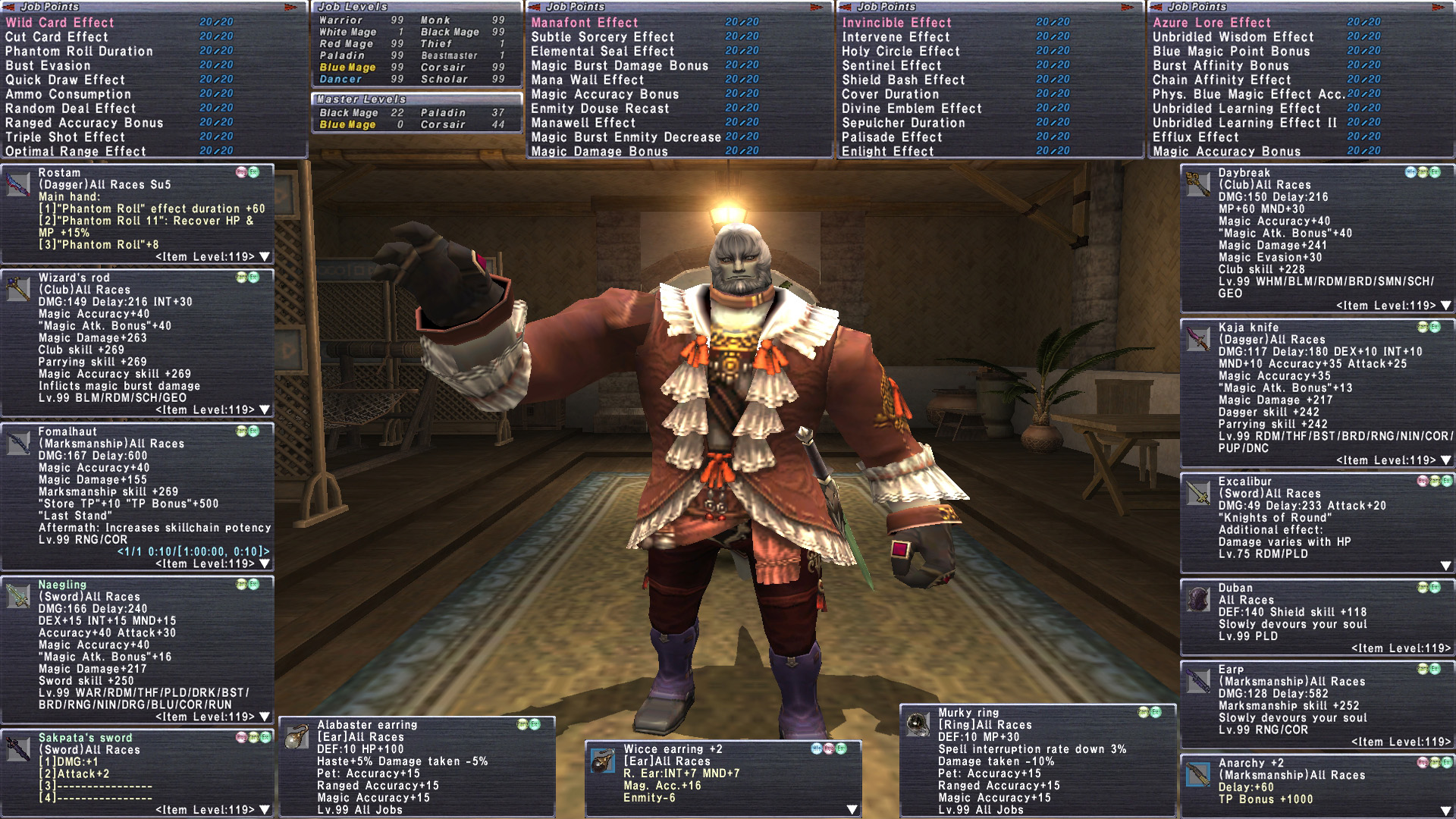Click the Alabaster earring icon
This screenshot has height=819, width=1456.
(297, 737)
